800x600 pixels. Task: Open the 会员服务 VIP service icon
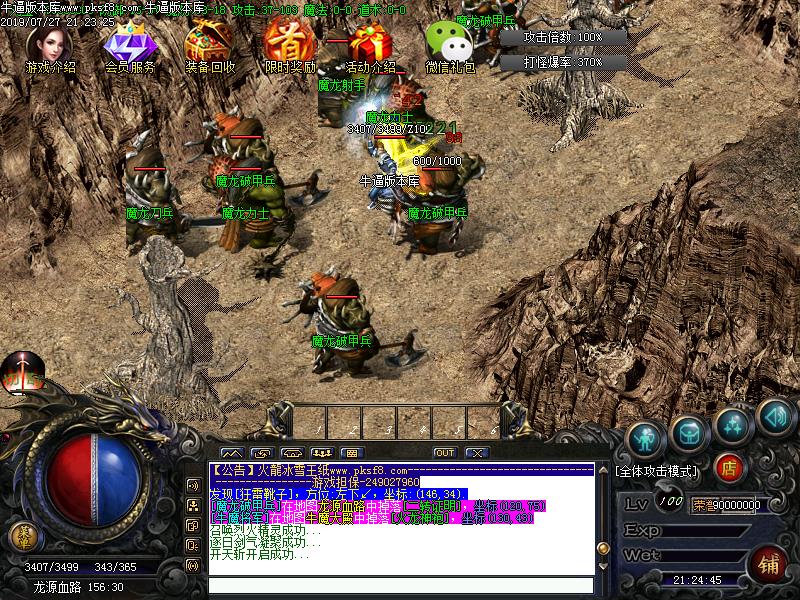pos(128,45)
